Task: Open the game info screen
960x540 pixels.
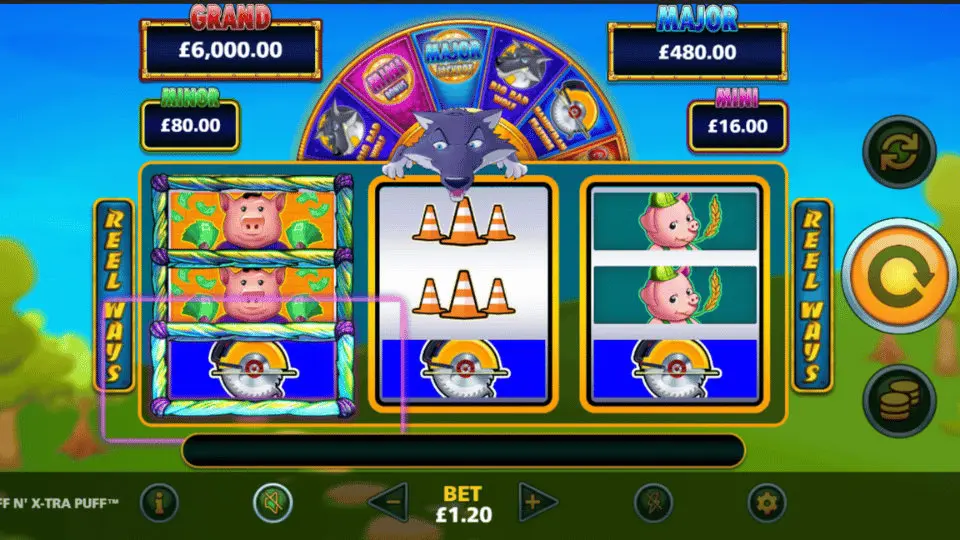Action: click(x=158, y=502)
